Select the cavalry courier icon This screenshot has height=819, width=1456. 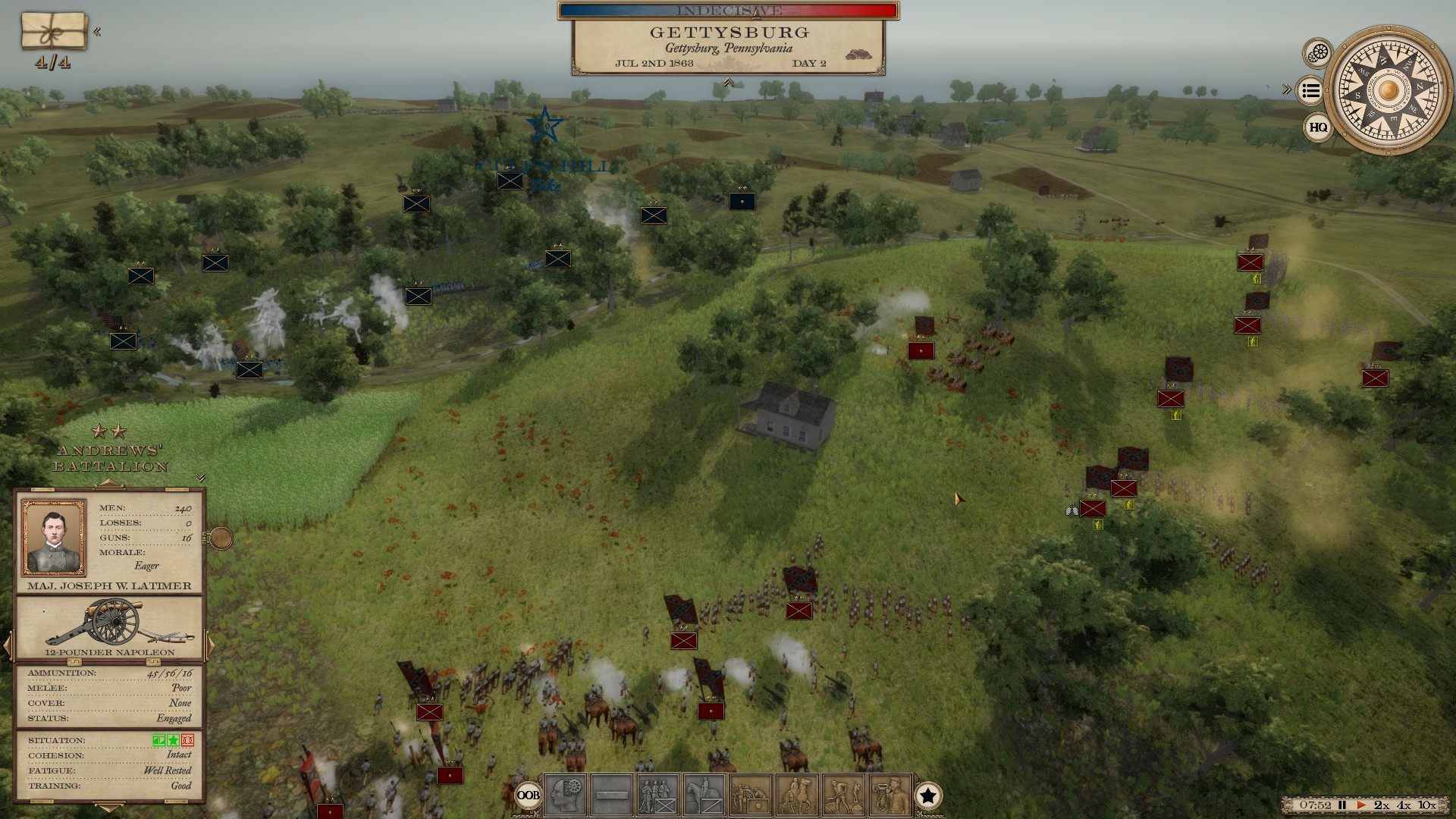pos(797,795)
